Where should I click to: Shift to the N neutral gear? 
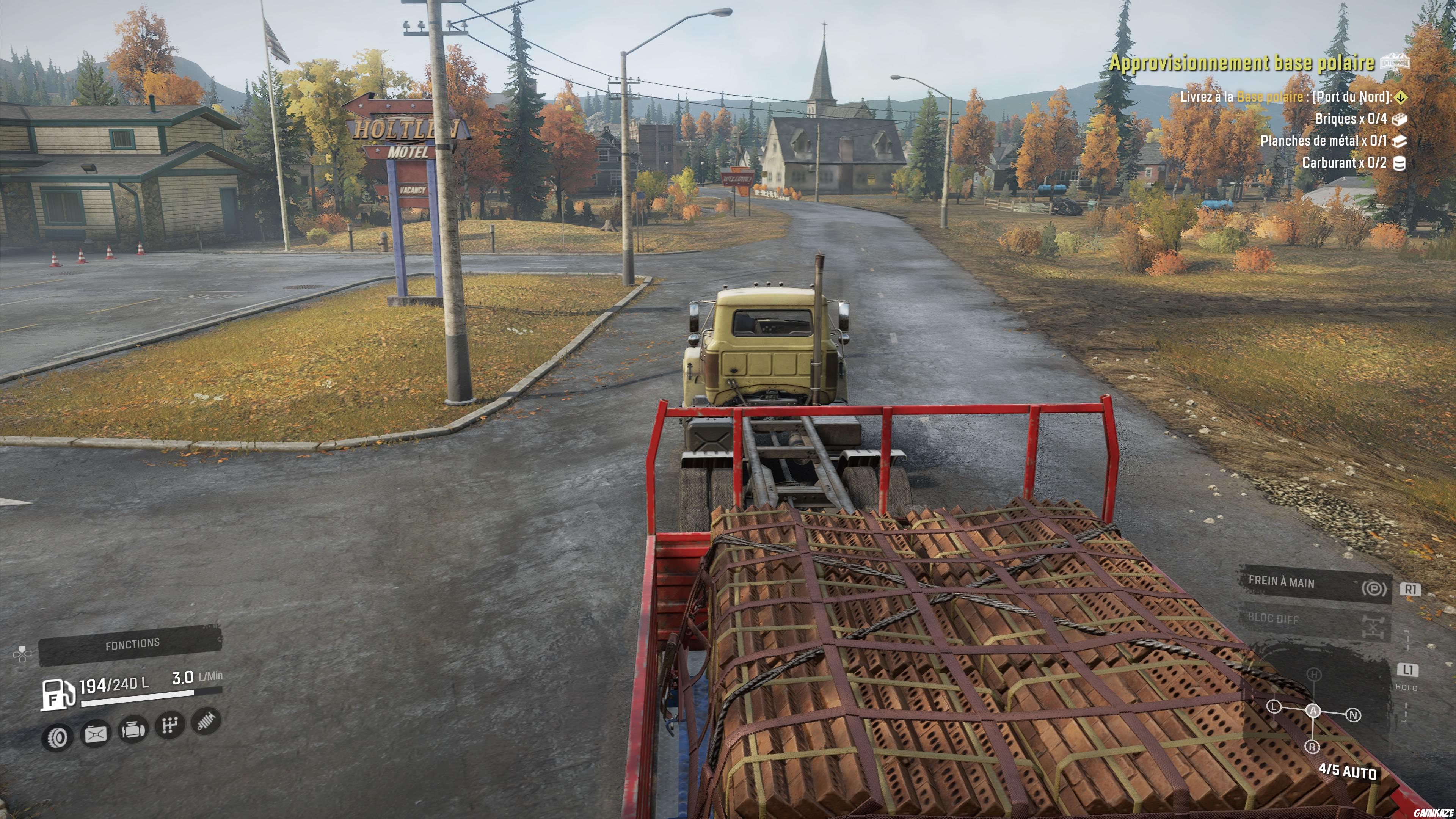1353,715
